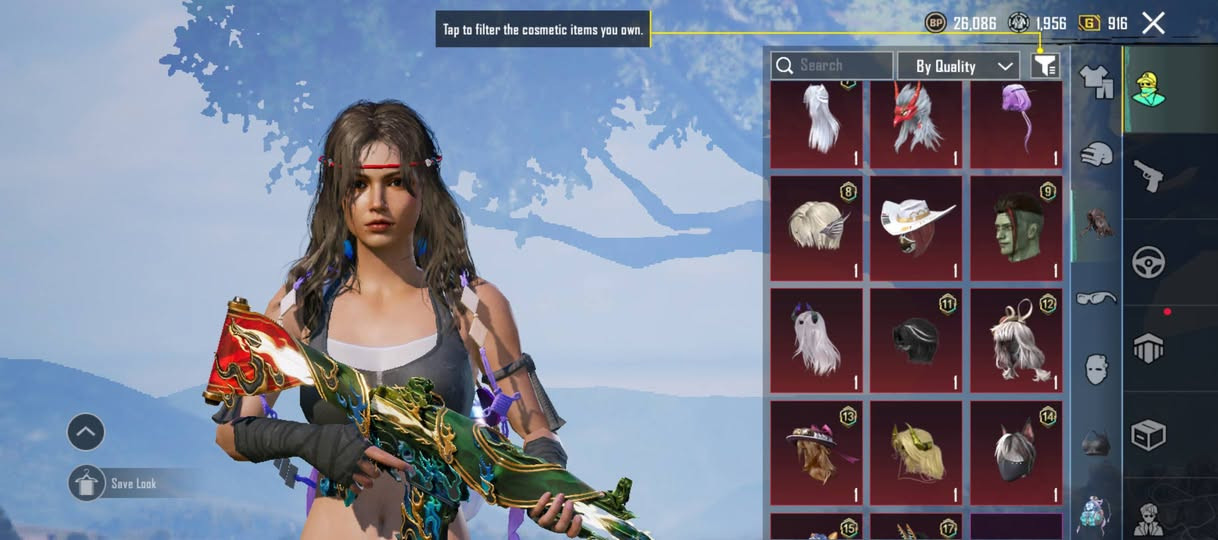Select the red demon mask headpiece

tap(916, 122)
